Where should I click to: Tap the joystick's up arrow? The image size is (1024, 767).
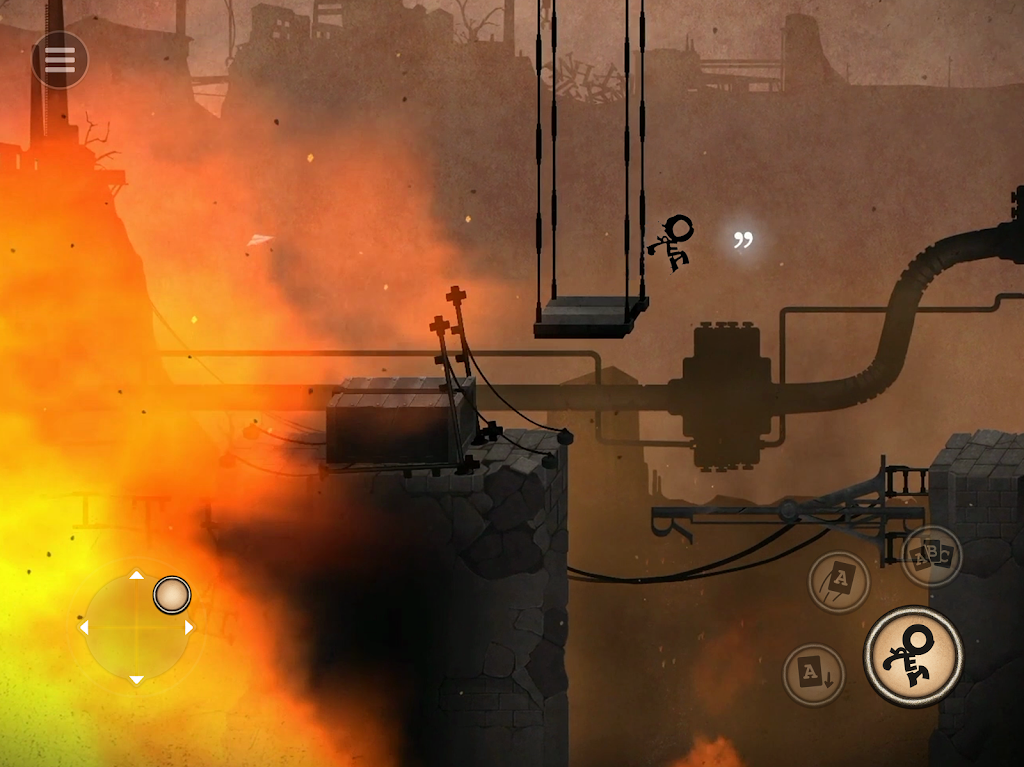click(x=136, y=576)
